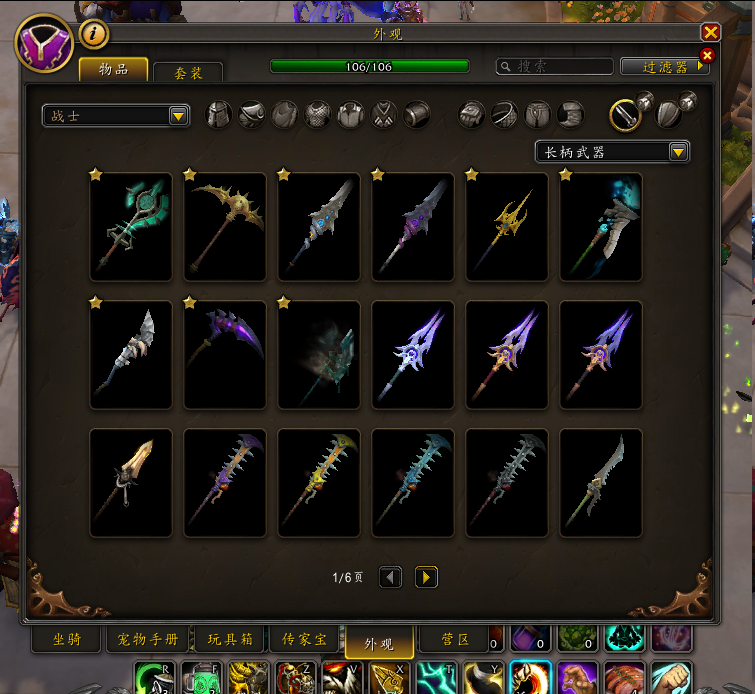Switch to the 宠物手册 pet journal tab
Screen dimensions: 755x694
[x=149, y=640]
